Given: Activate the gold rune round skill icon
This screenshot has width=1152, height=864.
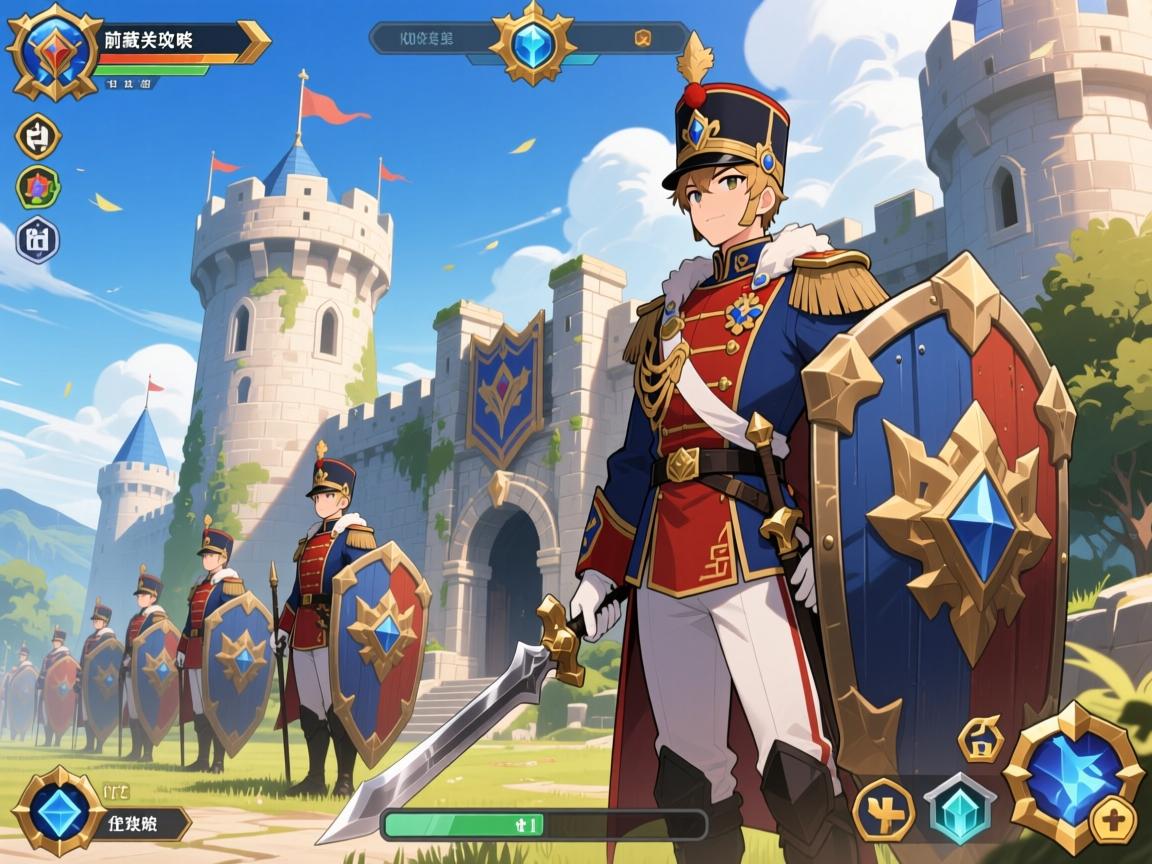Looking at the screenshot, I should point(882,808).
